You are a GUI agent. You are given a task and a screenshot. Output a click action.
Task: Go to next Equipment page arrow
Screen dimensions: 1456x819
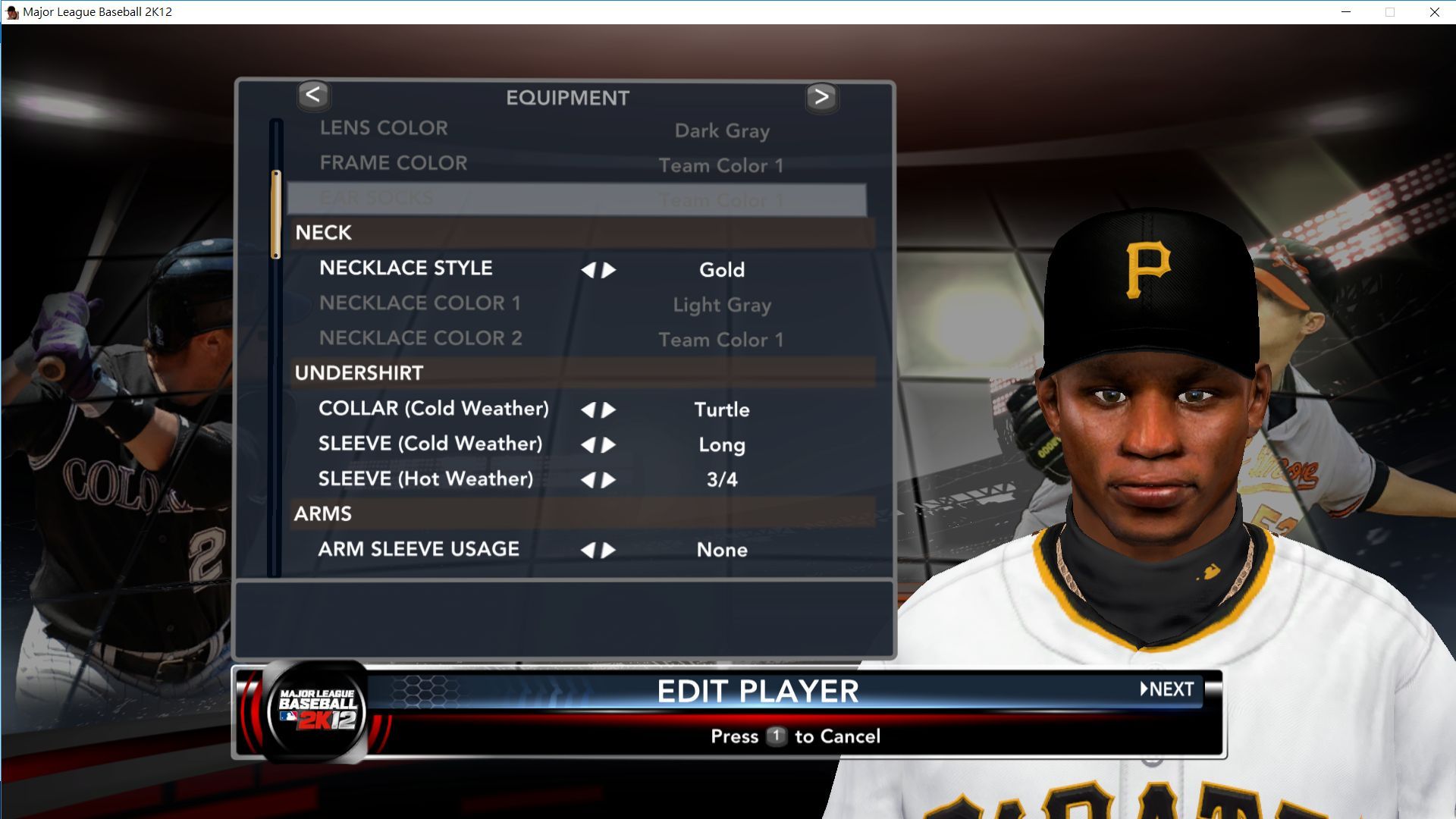point(821,97)
